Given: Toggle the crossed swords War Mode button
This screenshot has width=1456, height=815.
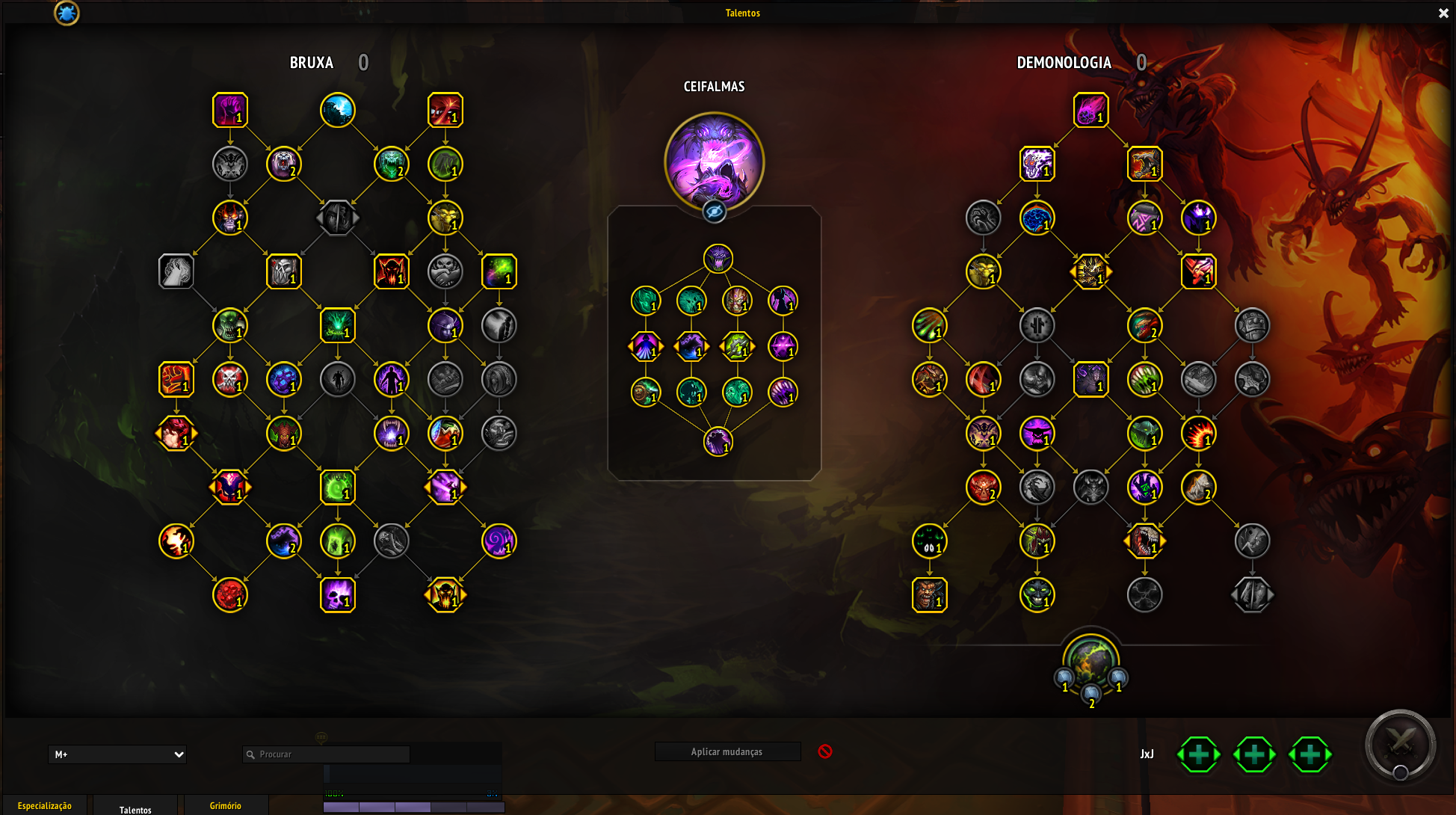Looking at the screenshot, I should click(x=1400, y=745).
